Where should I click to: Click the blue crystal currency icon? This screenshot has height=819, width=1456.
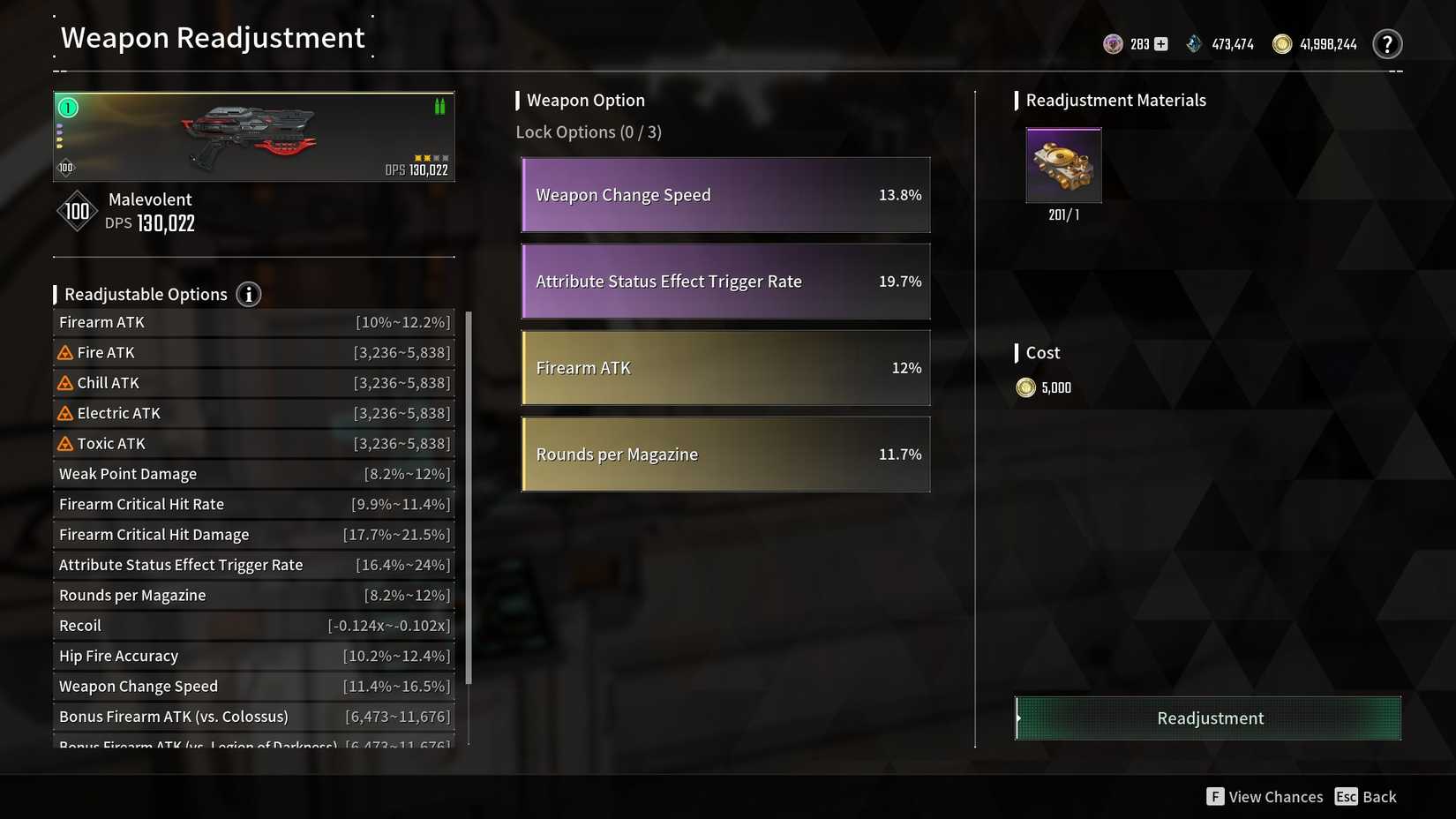click(1194, 43)
